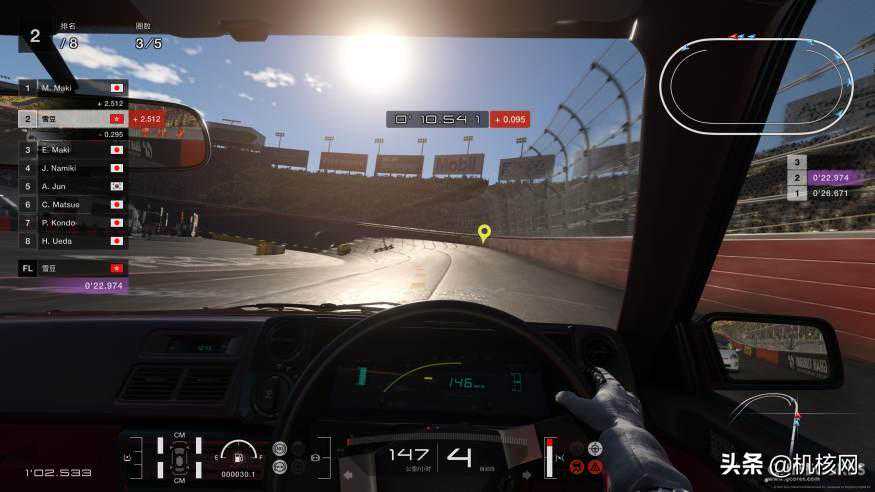Click the tire wear car diagram
875x492 pixels.
(x=178, y=457)
